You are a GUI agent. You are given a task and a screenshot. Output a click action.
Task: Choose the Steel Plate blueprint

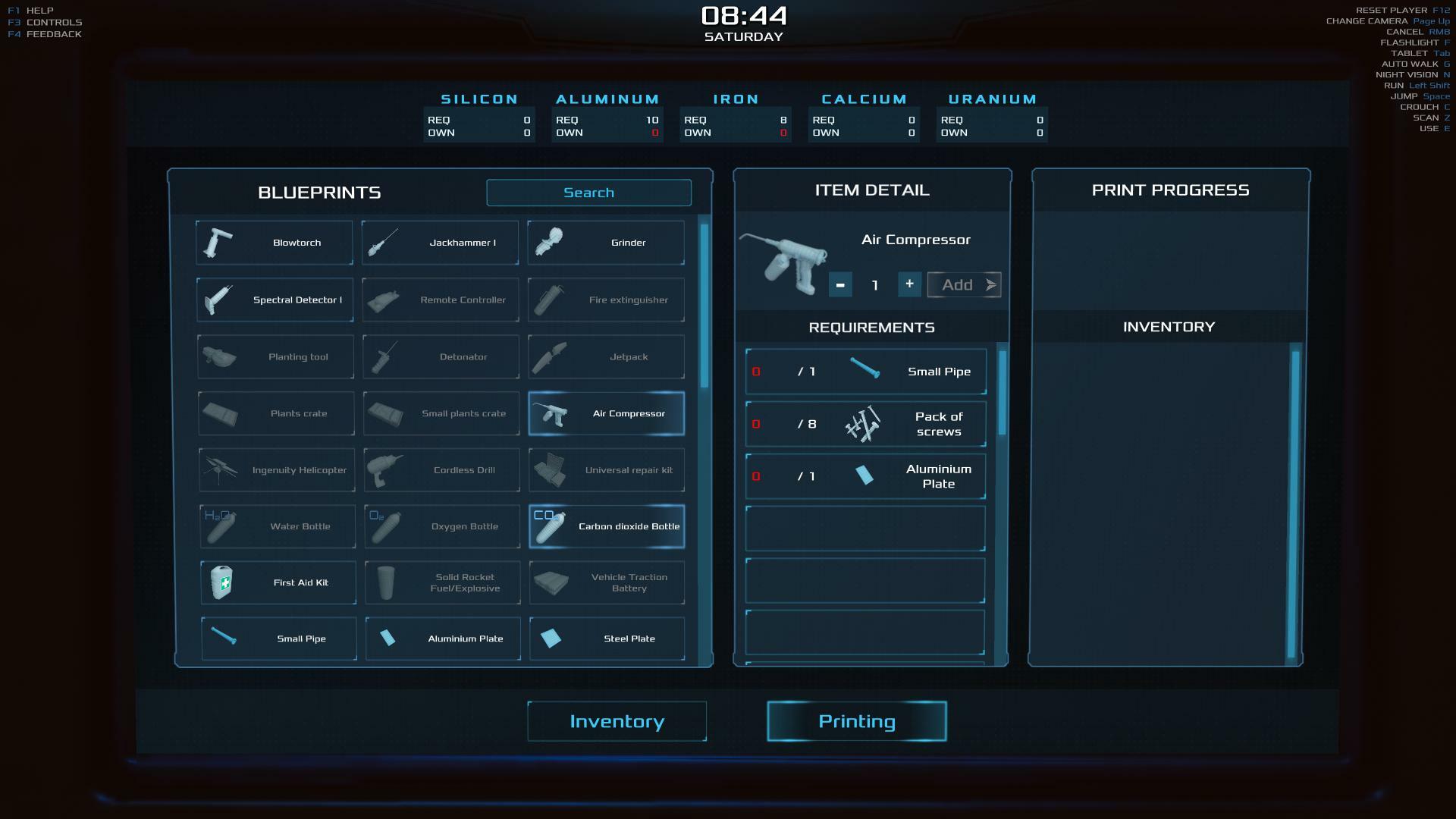pos(607,639)
